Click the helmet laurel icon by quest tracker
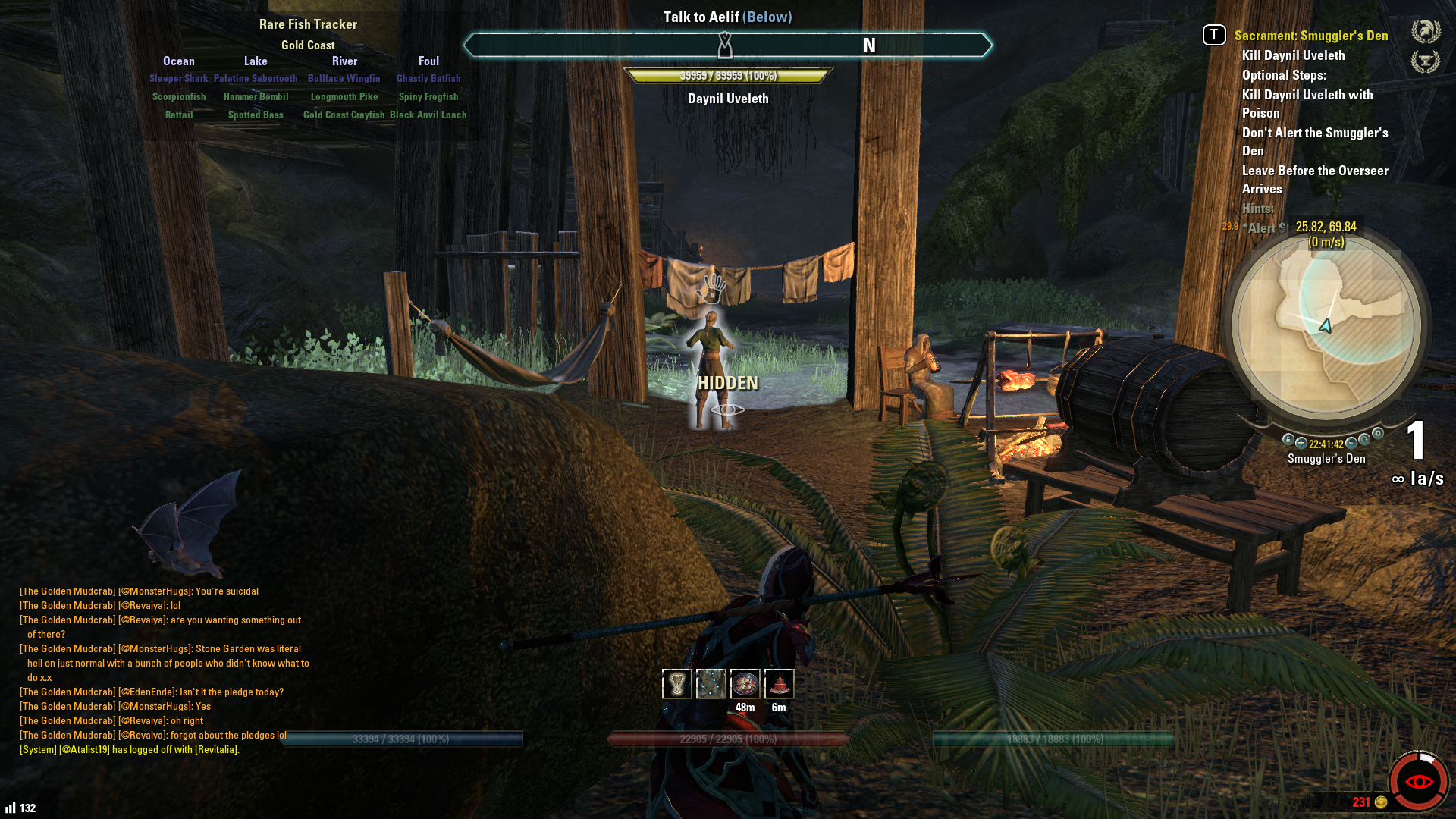Screen dimensions: 1456x819 tap(1426, 32)
